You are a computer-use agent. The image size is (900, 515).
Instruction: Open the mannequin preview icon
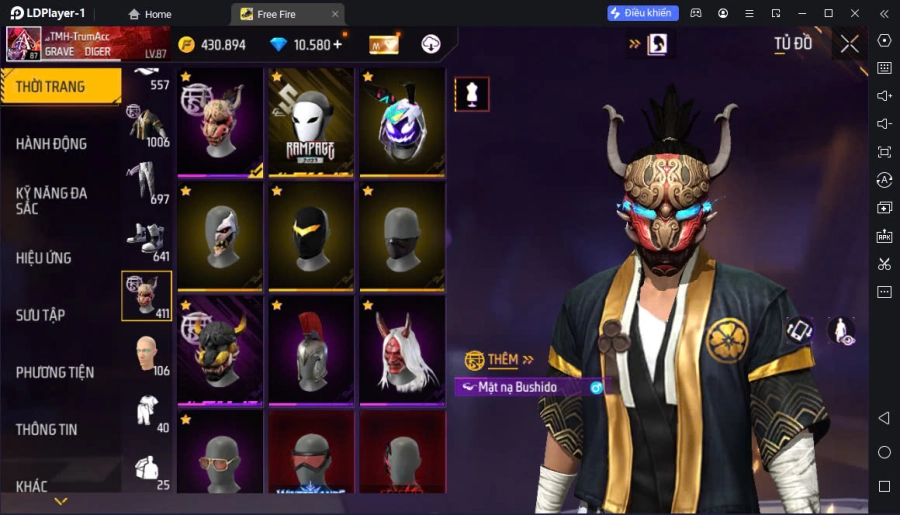click(472, 94)
